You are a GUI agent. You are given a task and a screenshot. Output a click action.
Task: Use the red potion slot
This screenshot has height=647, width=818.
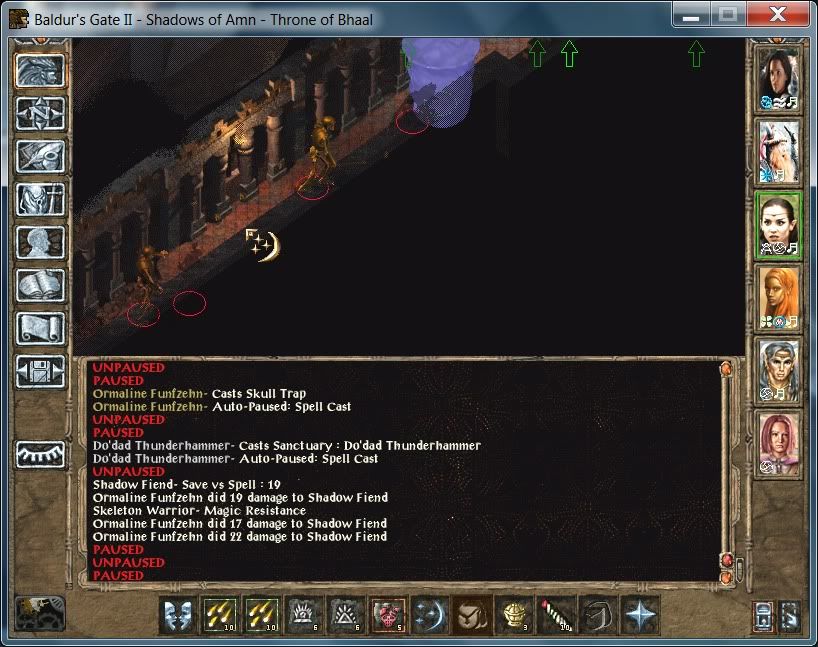(x=387, y=614)
